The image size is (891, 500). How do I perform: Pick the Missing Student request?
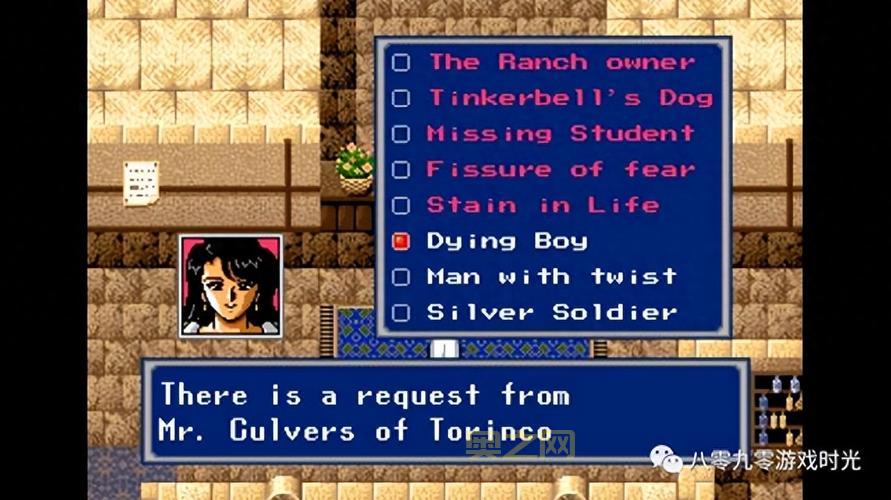(560, 134)
